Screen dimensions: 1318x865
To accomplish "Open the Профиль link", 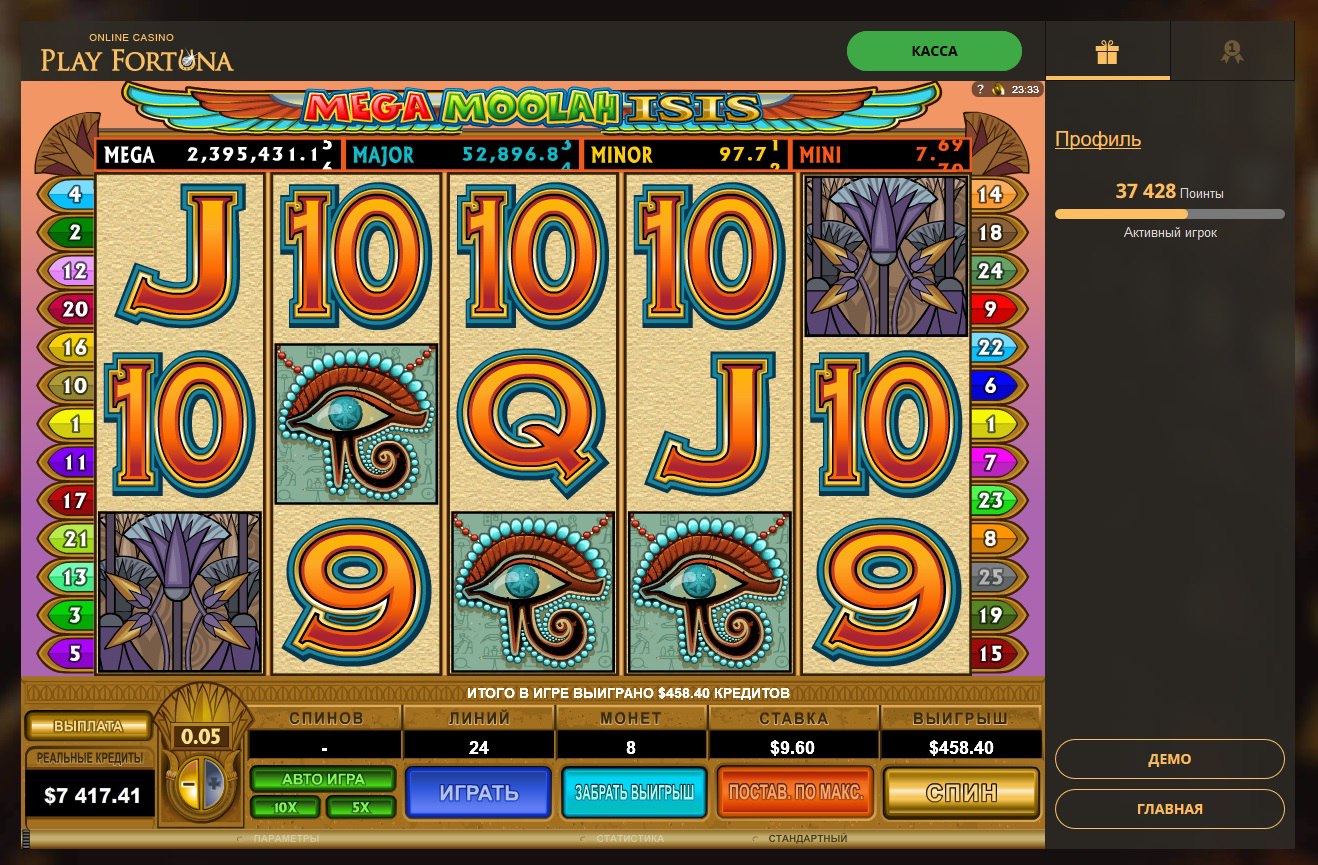I will tap(1098, 139).
